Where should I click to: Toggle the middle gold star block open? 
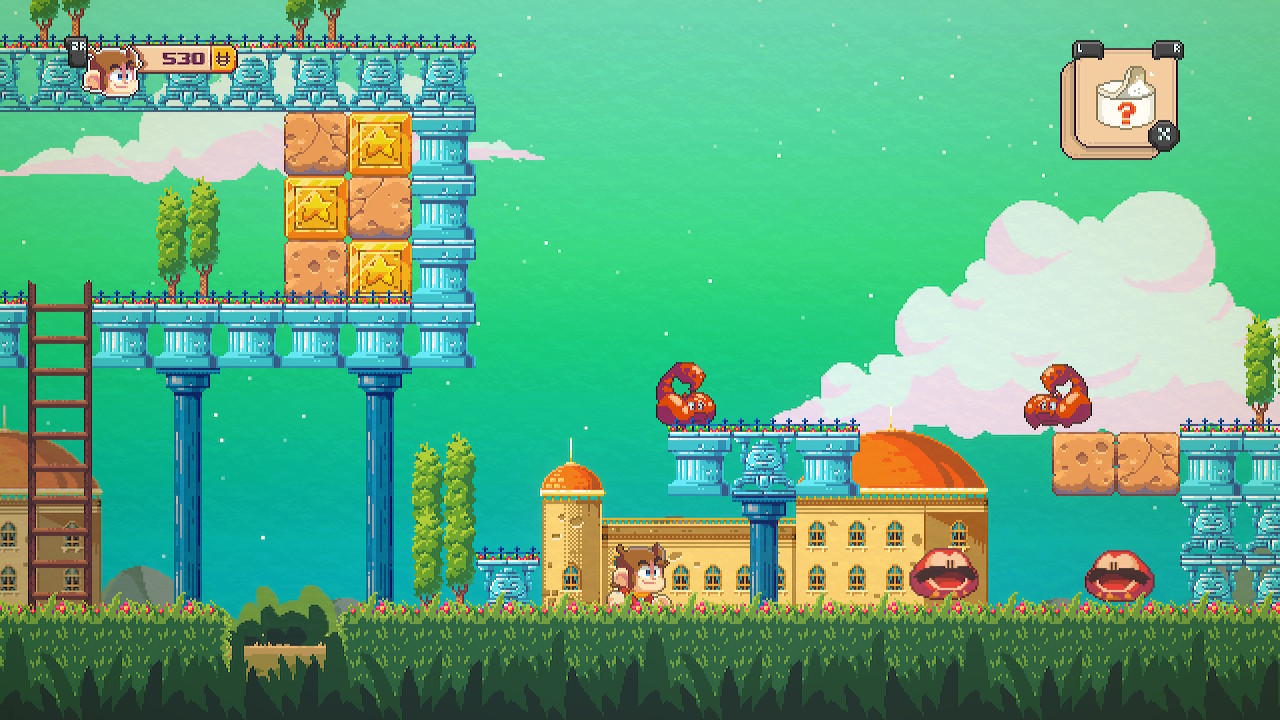click(381, 143)
